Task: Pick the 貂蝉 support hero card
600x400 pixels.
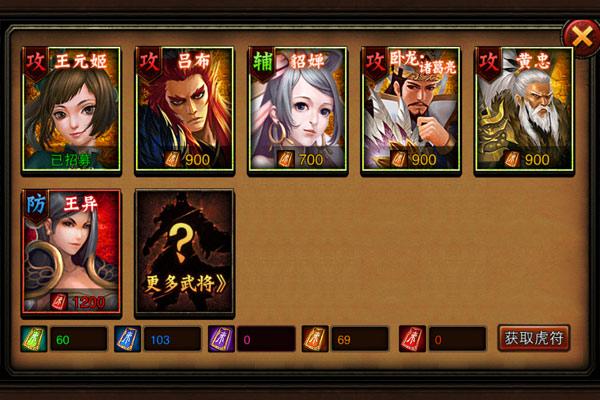Action: point(297,110)
